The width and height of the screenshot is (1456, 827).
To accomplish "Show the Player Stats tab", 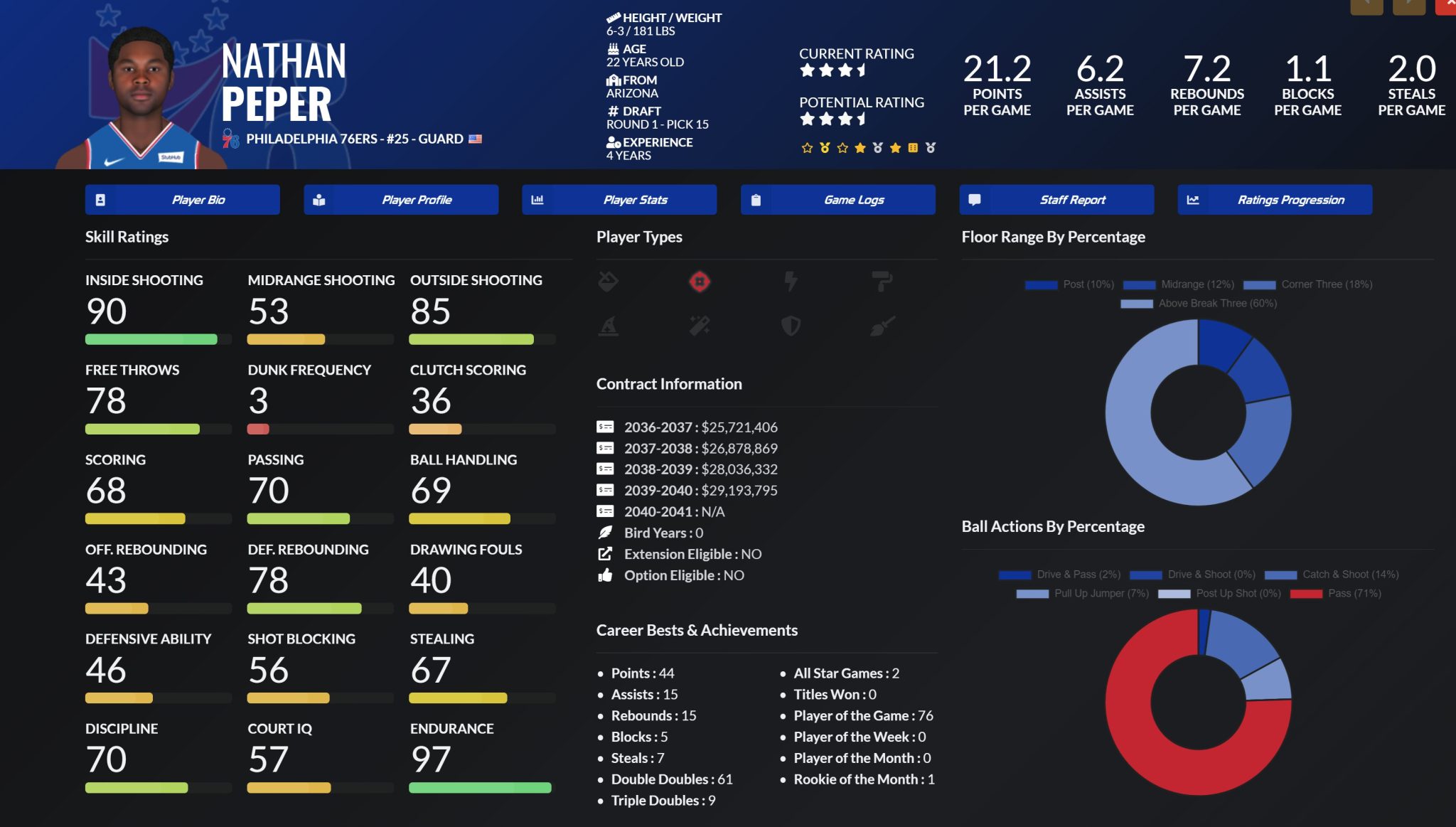I will click(x=619, y=200).
